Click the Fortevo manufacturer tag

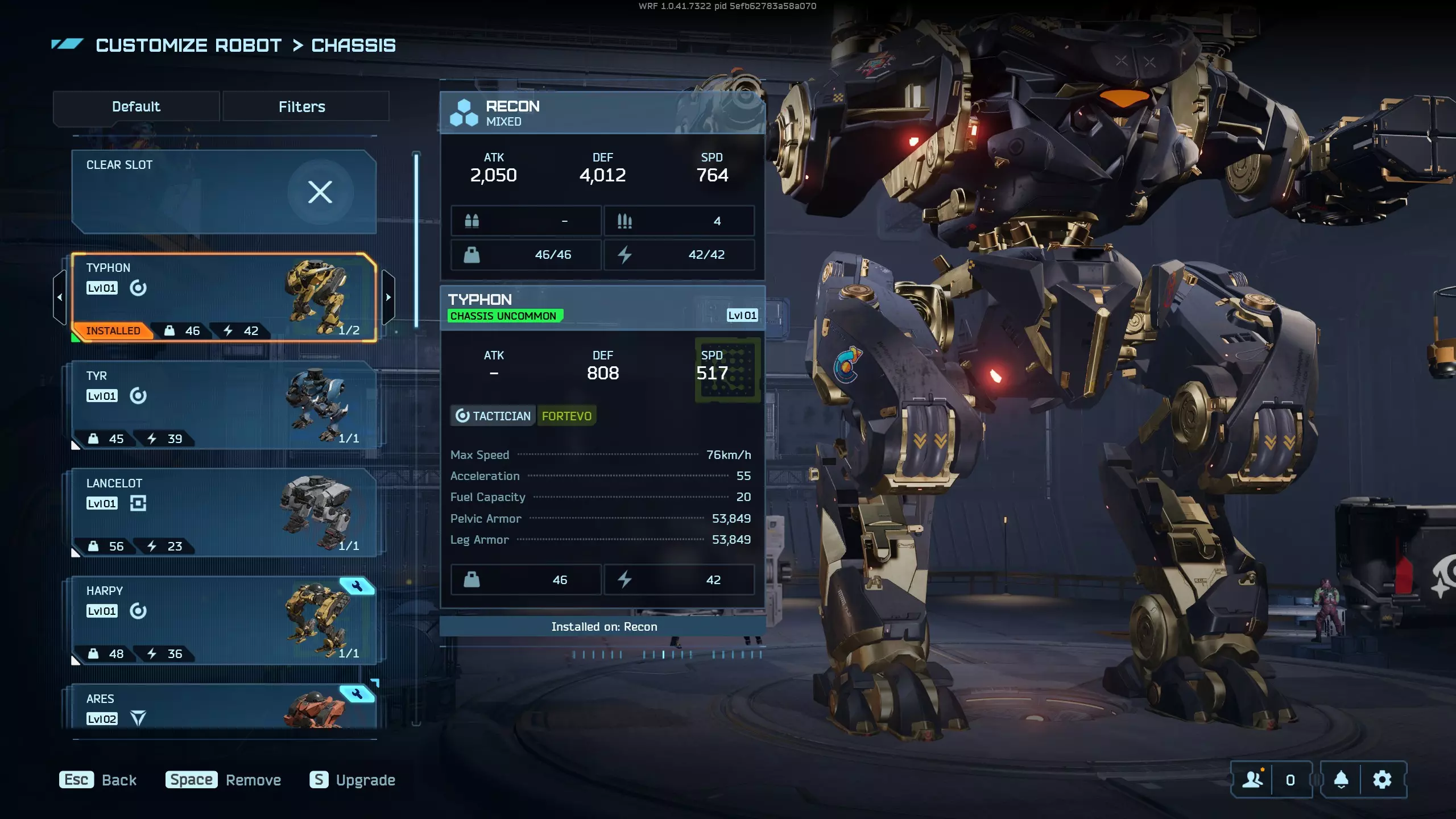pos(566,416)
